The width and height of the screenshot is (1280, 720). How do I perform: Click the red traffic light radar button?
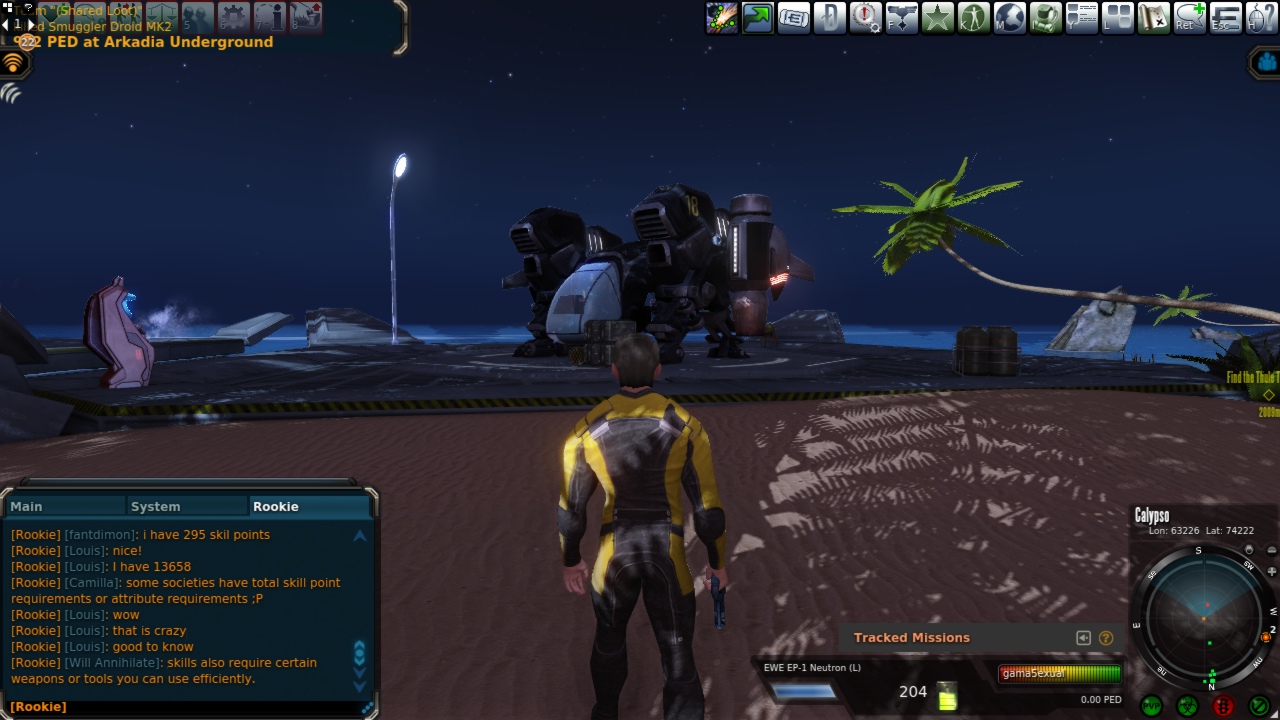pyautogui.click(x=1223, y=706)
